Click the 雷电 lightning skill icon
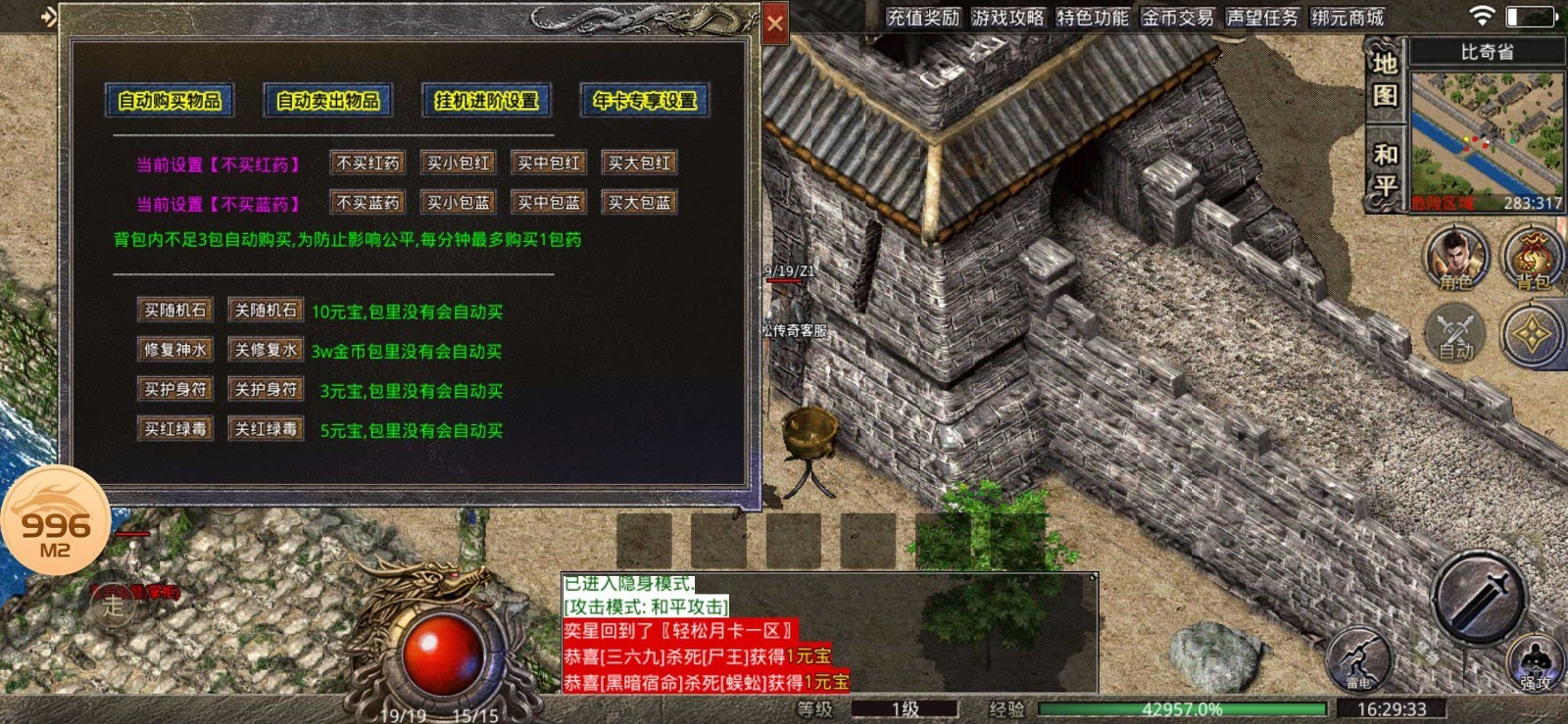1568x724 pixels. coord(1362,662)
